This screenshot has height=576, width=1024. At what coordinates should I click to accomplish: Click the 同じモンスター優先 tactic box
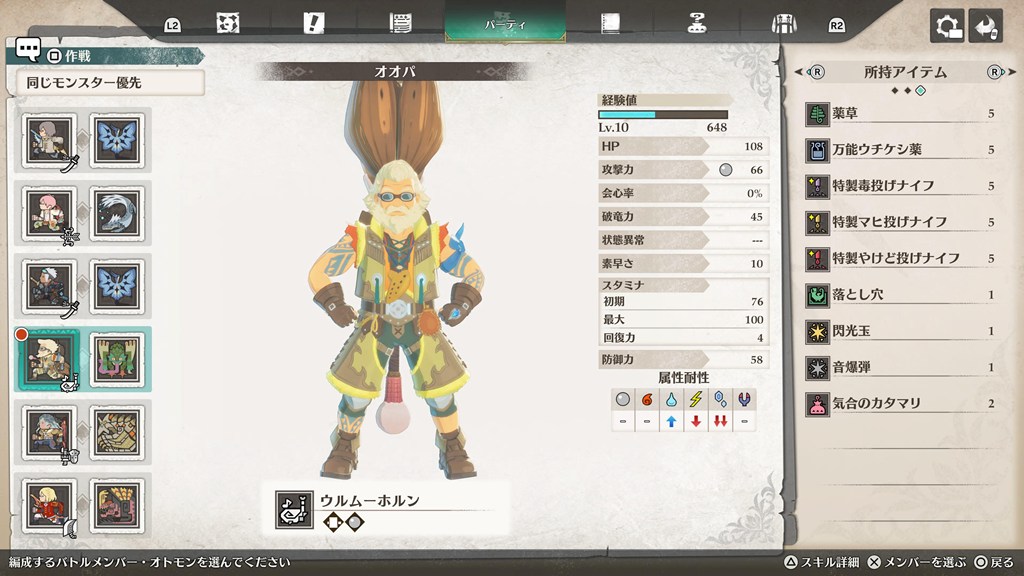click(x=111, y=83)
